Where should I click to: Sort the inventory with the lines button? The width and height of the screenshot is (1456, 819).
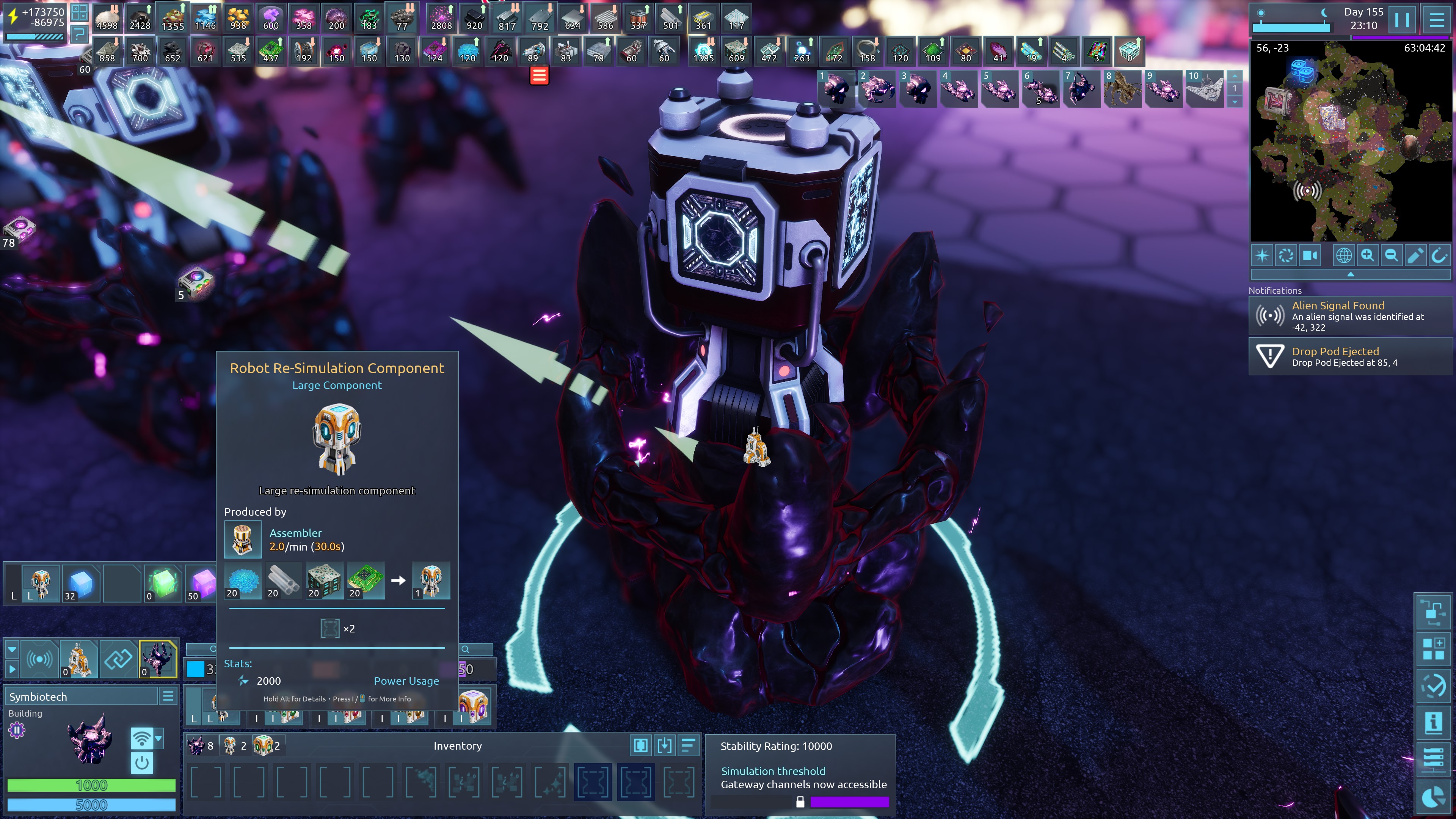[688, 746]
